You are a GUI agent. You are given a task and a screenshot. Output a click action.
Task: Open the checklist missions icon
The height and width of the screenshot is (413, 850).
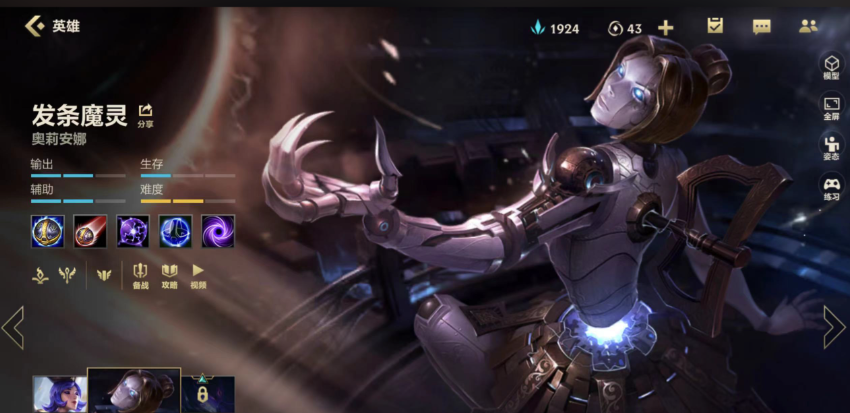pyautogui.click(x=714, y=27)
